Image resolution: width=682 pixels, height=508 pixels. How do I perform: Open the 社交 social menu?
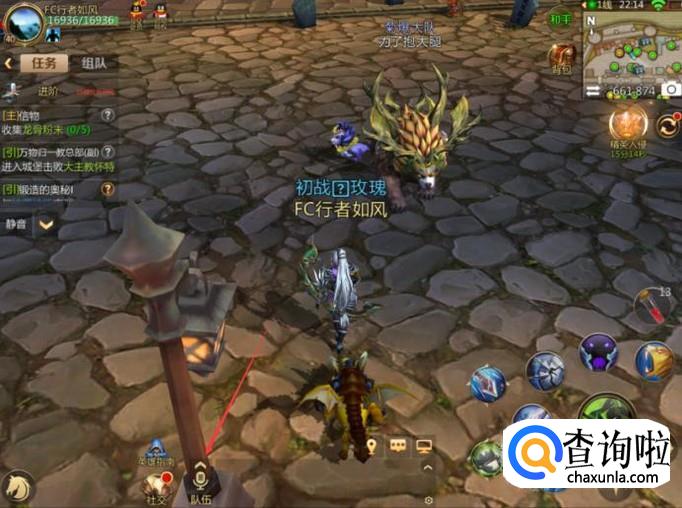[x=156, y=484]
